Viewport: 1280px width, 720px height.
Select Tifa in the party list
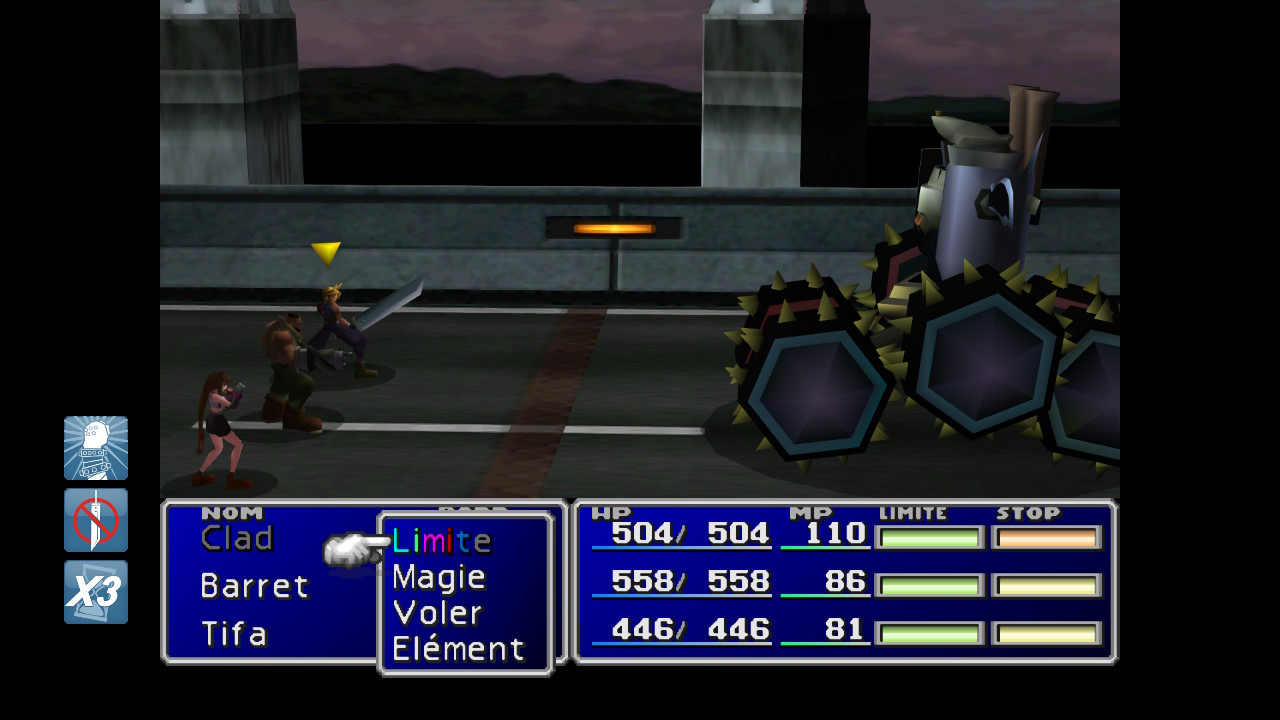coord(234,634)
